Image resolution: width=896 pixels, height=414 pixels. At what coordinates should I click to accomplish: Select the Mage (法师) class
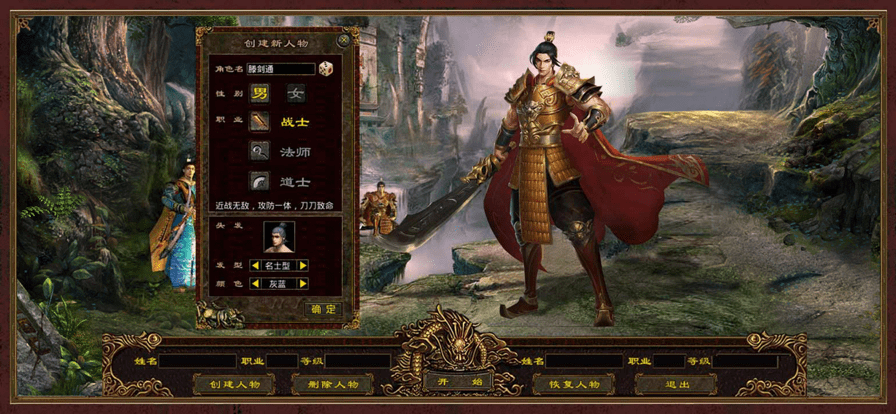[x=260, y=151]
